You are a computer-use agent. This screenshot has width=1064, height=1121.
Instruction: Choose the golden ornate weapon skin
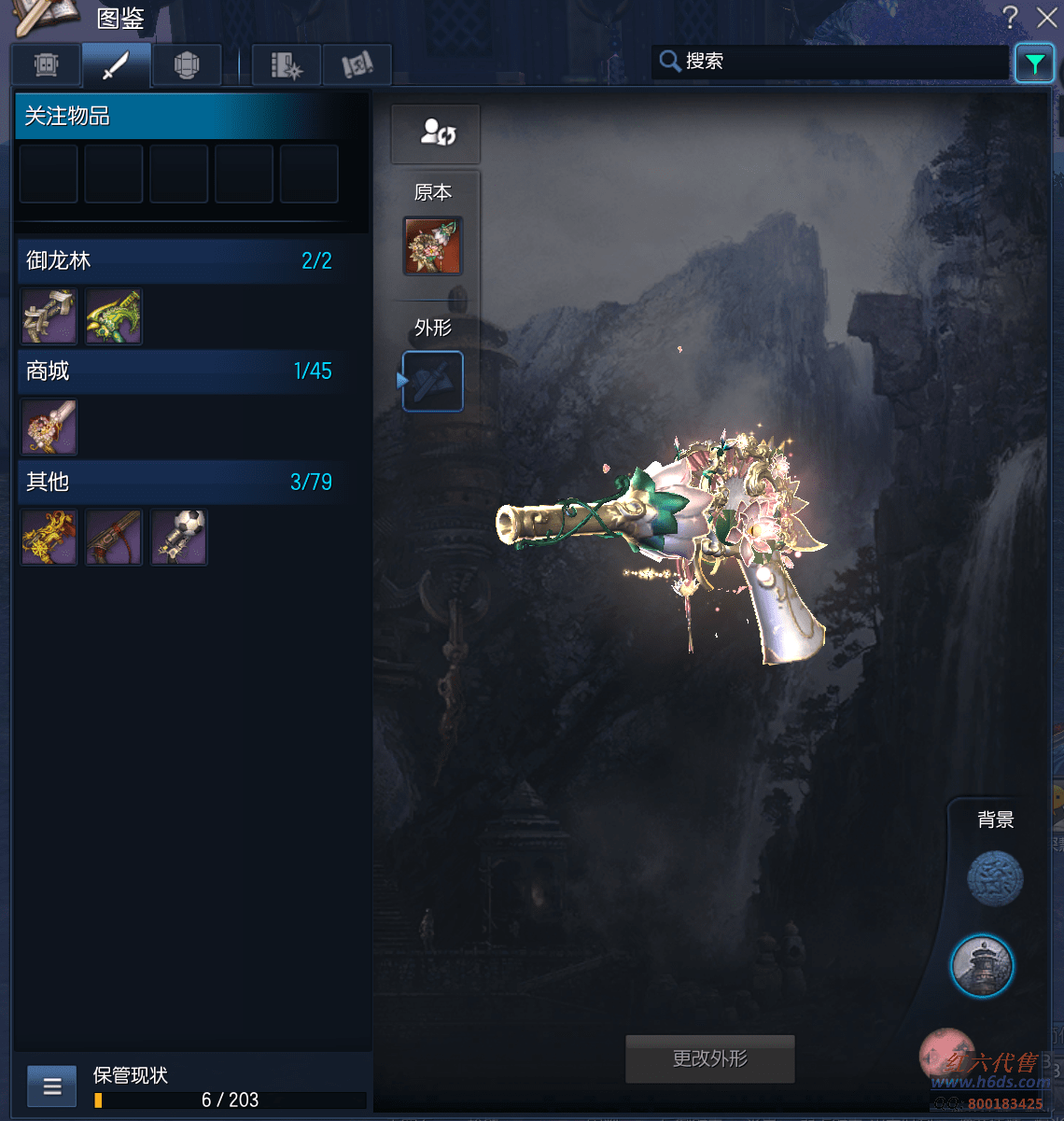point(49,538)
